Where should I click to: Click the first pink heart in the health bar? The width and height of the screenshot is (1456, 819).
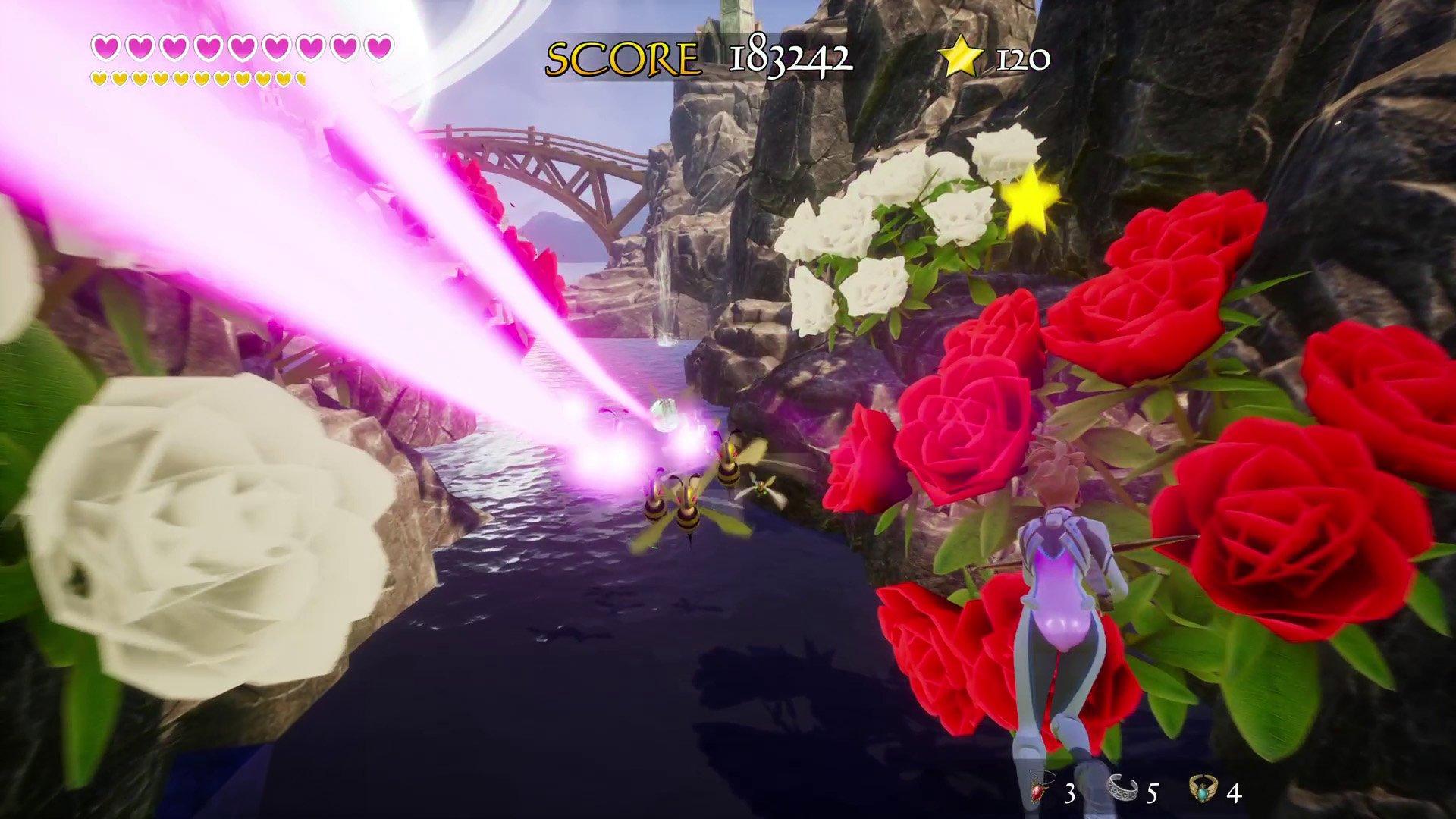tap(105, 45)
